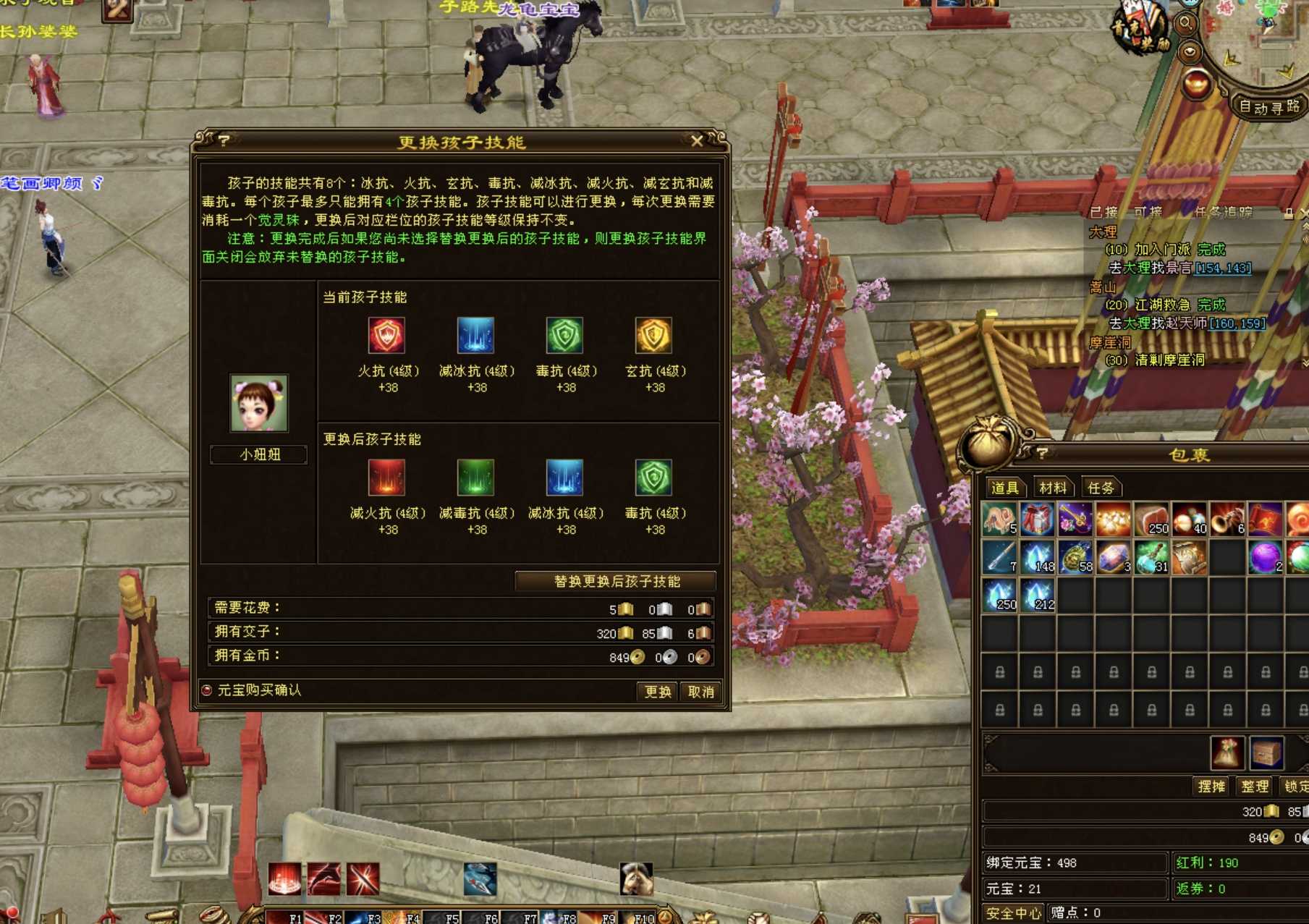This screenshot has height=924, width=1309.
Task: Select the current 火抗 skill icon
Action: 387,336
